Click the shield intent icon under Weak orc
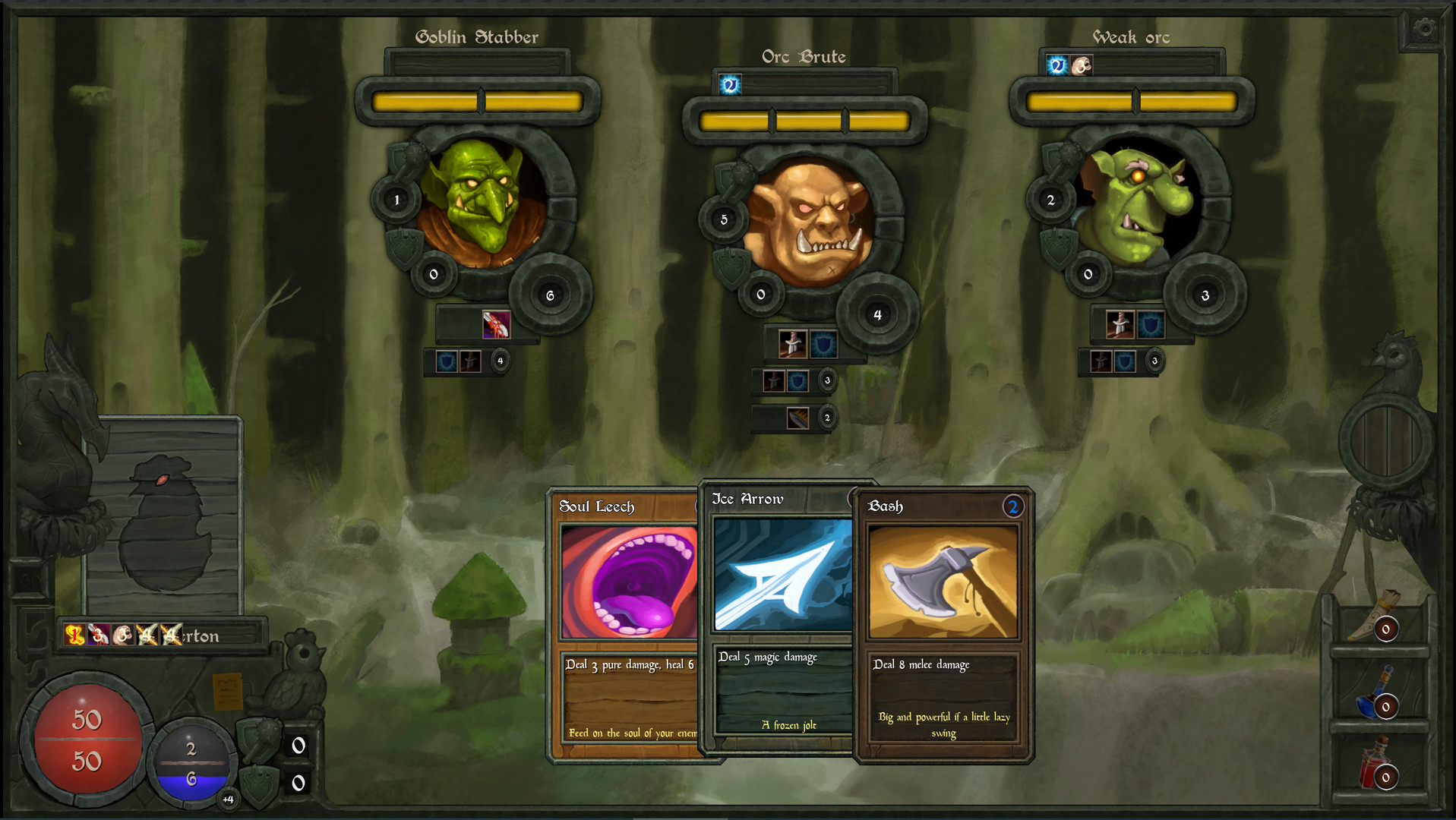Screen dimensions: 1456x820 [x=1150, y=326]
